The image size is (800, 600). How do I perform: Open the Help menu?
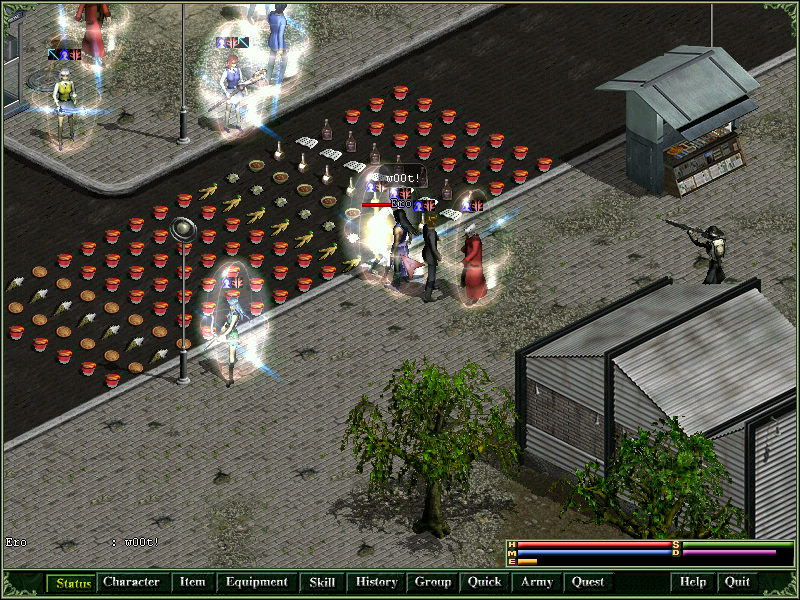click(693, 582)
